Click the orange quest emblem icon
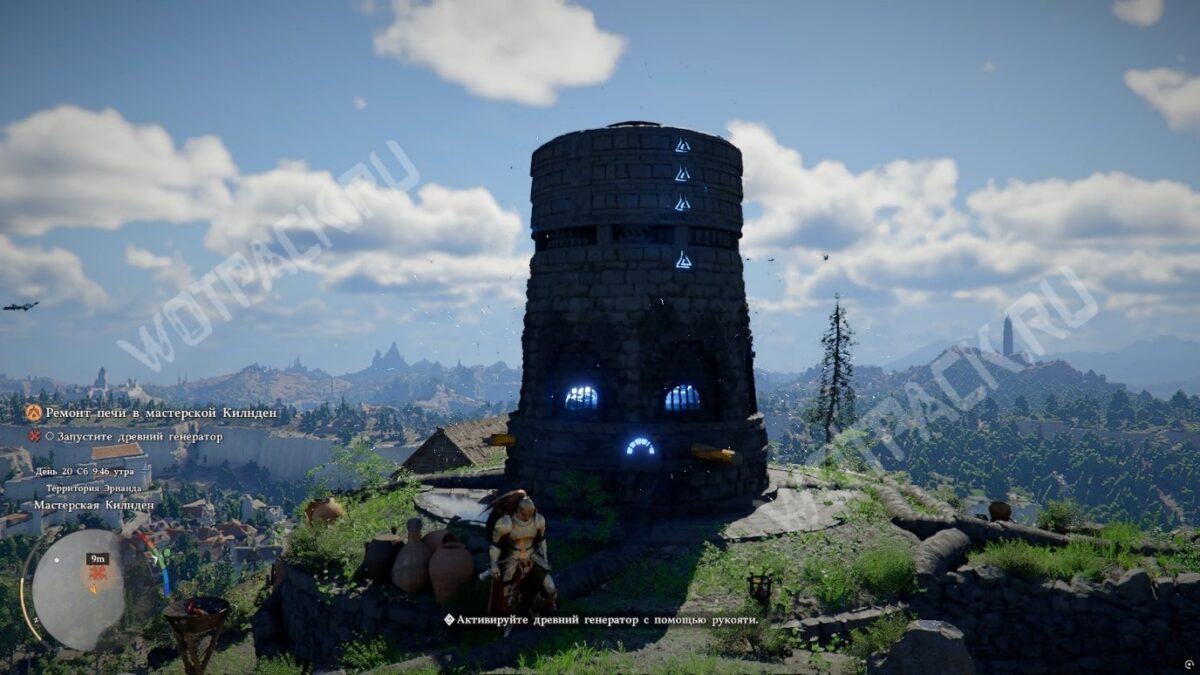 tap(34, 413)
